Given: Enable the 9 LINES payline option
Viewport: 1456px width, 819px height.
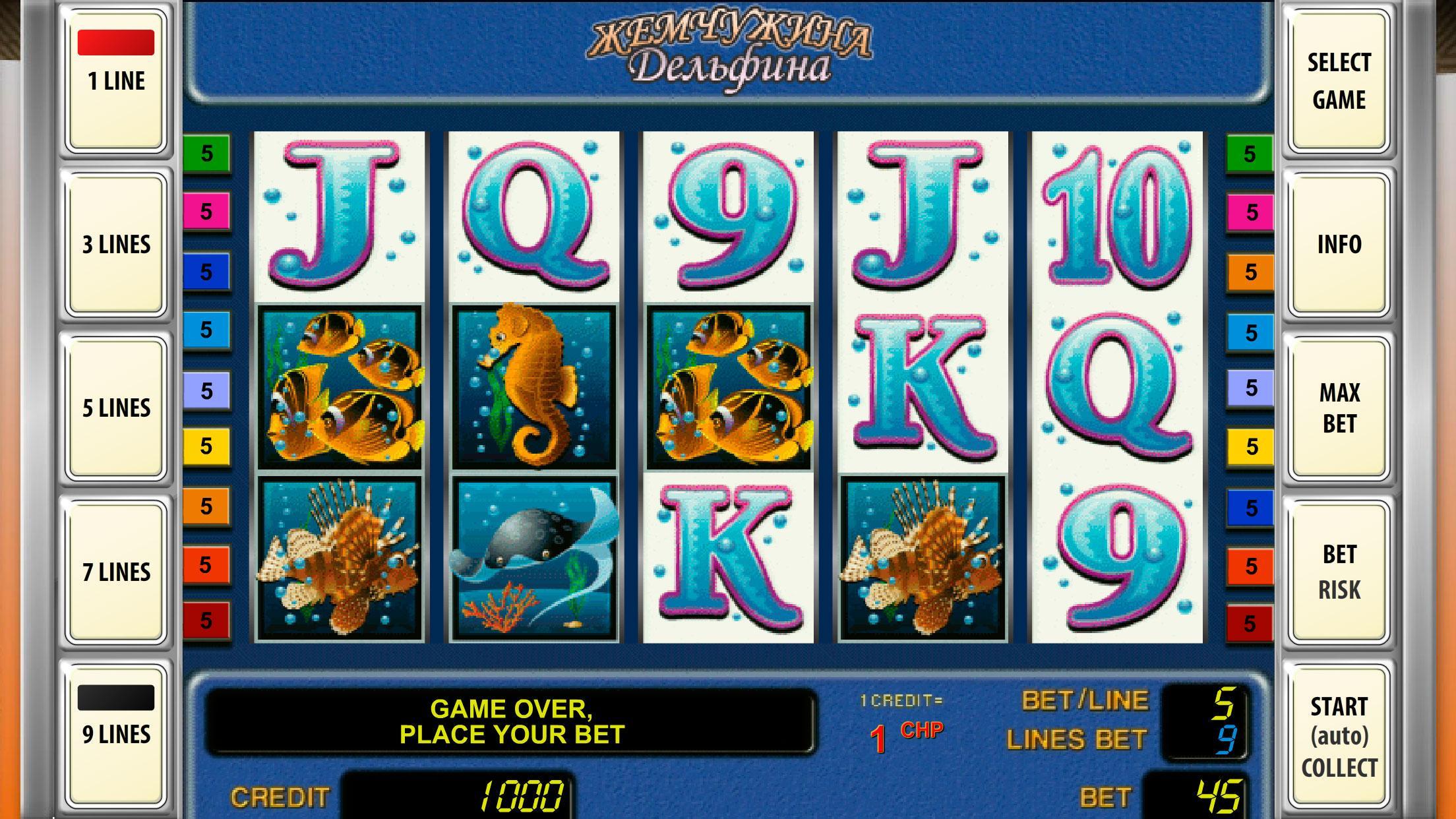Looking at the screenshot, I should 116,732.
